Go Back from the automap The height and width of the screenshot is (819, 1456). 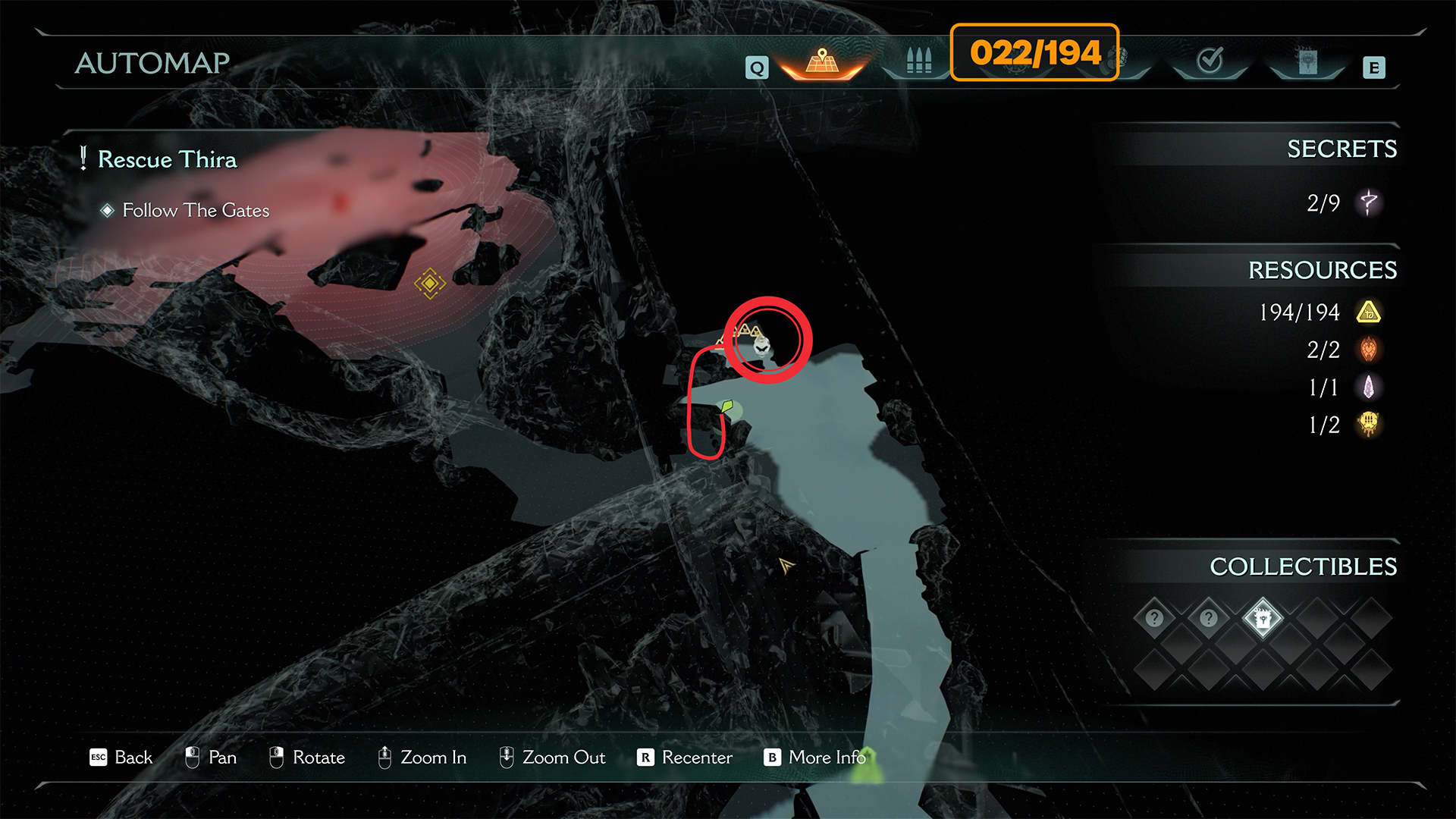pos(121,758)
